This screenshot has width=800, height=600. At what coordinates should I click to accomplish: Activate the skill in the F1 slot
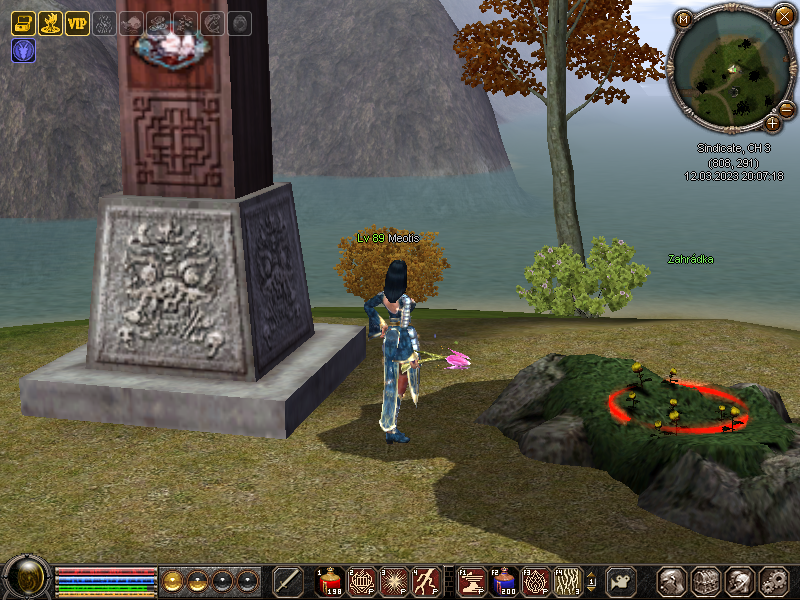(x=474, y=581)
